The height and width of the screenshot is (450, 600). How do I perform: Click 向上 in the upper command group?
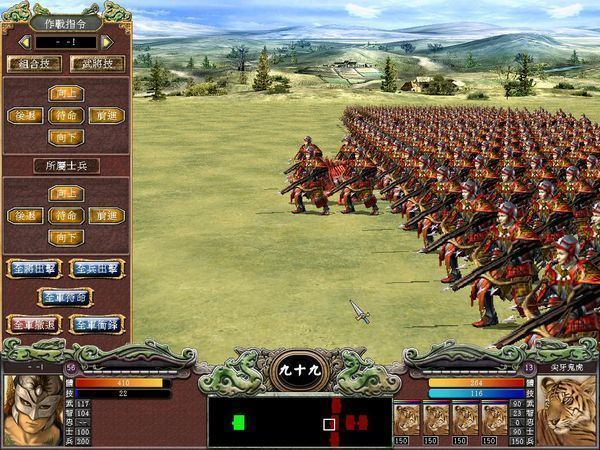click(x=65, y=93)
